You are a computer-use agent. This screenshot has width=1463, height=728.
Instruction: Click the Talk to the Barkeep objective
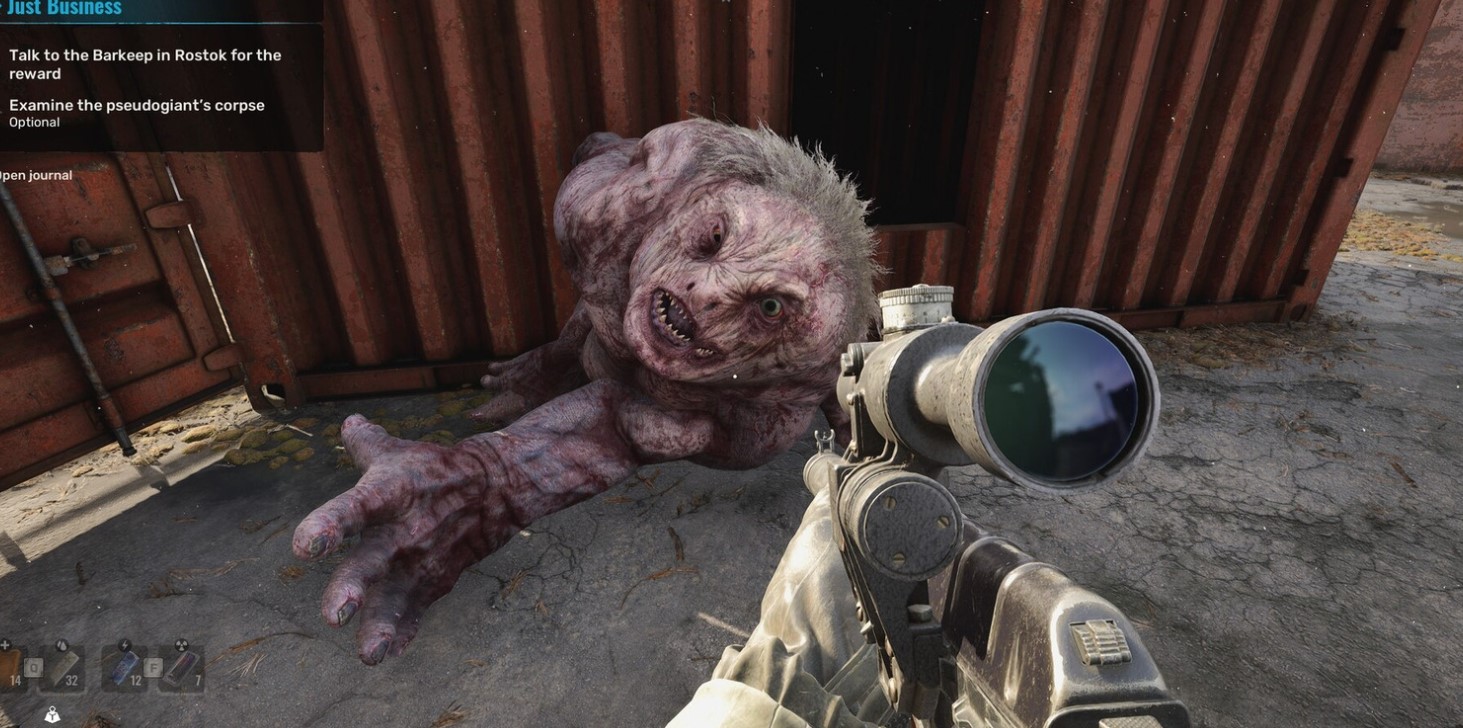(145, 64)
